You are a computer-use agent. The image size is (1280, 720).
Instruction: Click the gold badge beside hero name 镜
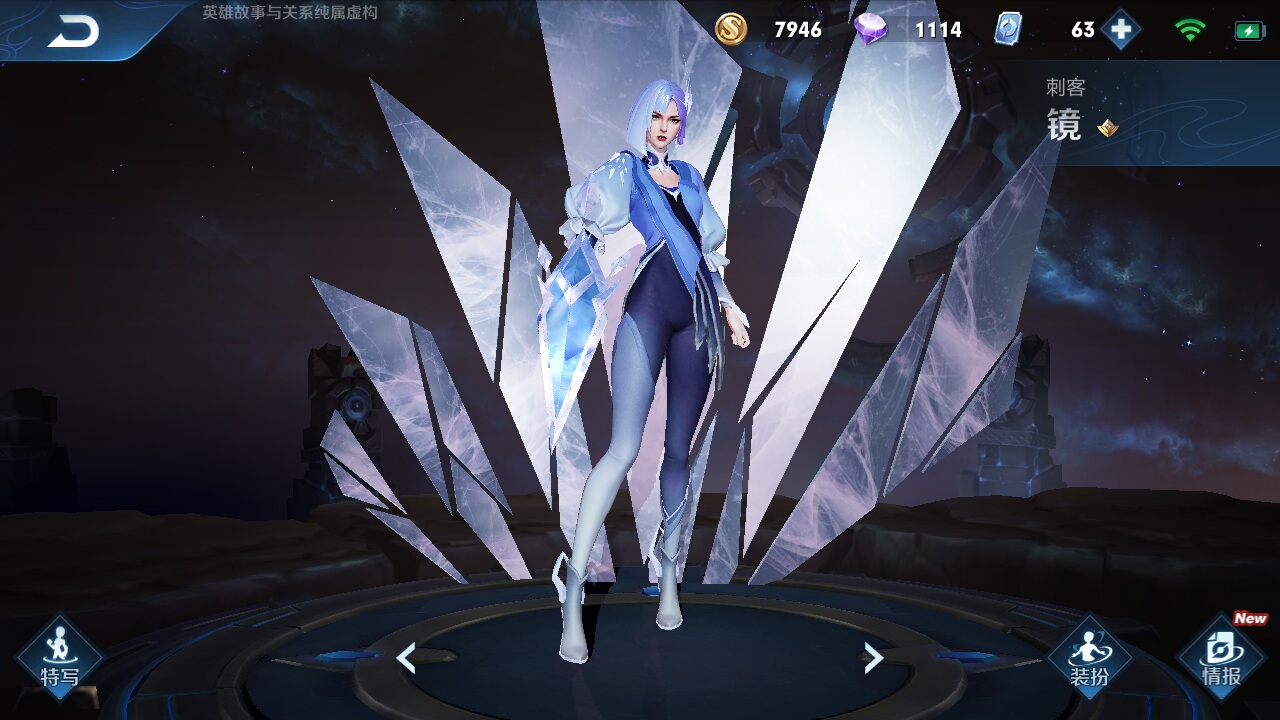(1107, 127)
